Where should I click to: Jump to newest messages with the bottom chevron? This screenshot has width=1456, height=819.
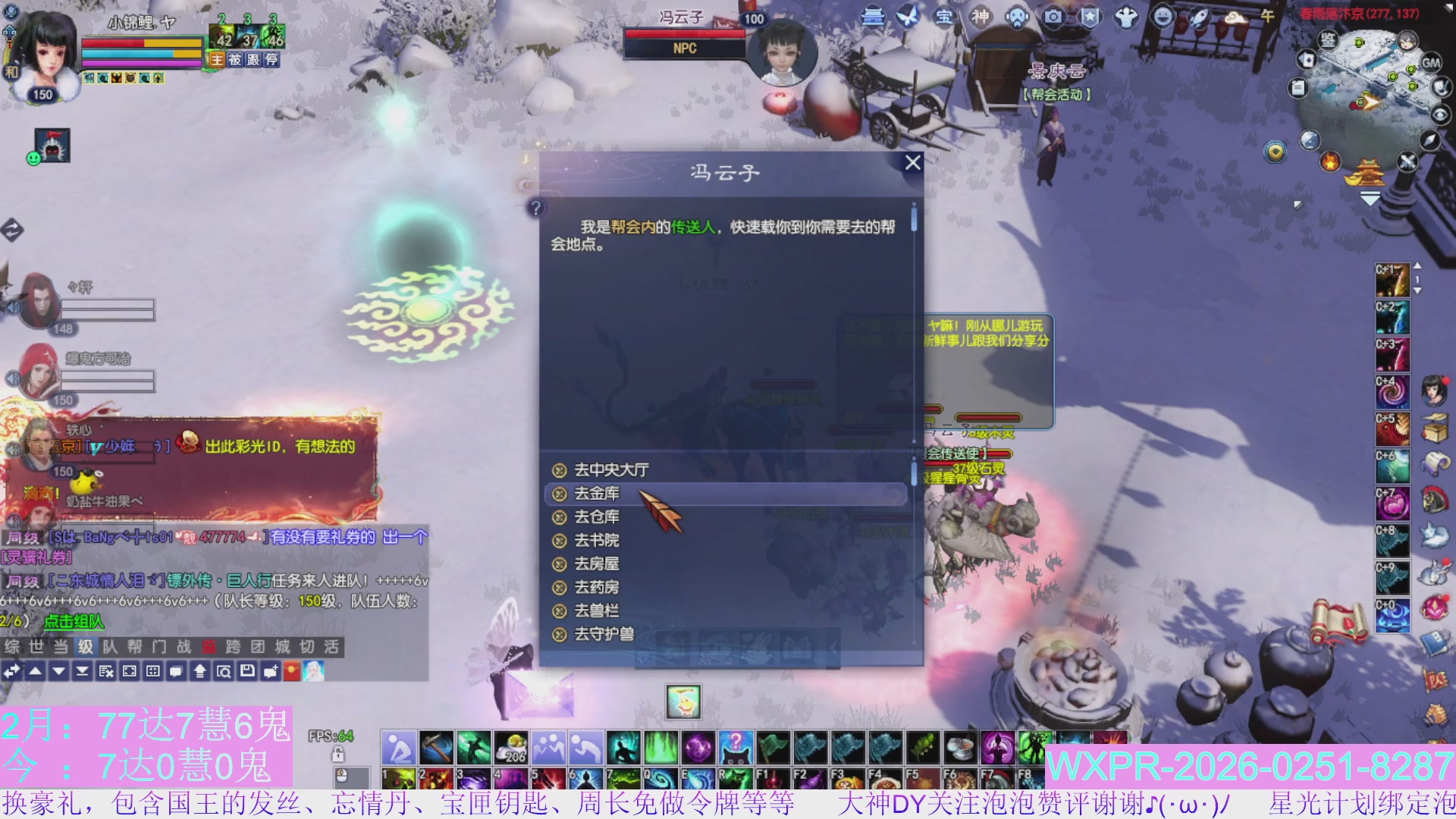(82, 670)
